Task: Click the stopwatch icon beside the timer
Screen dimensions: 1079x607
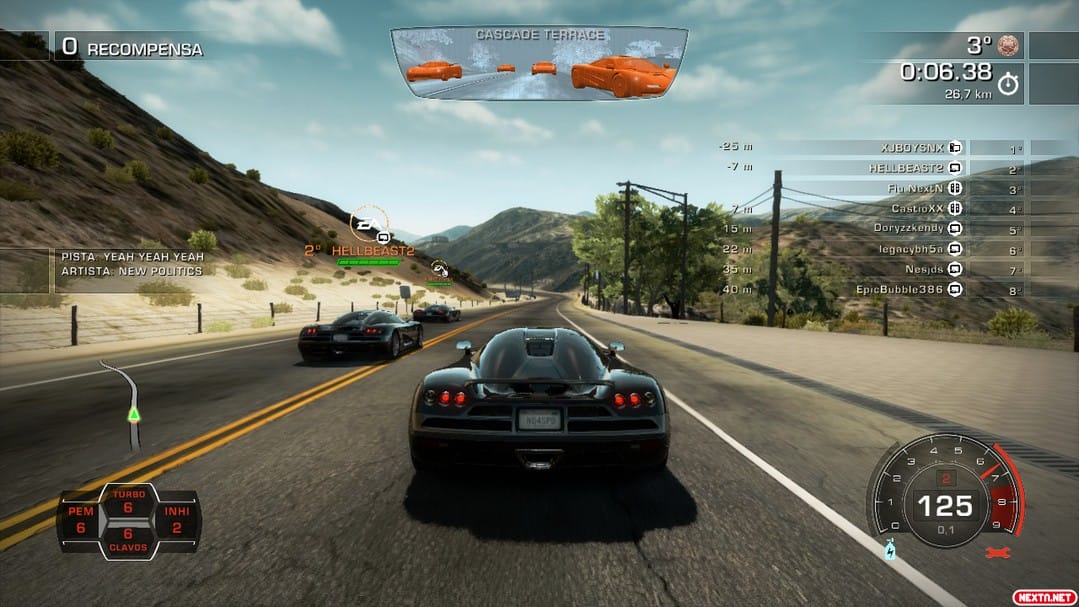Action: click(x=1008, y=84)
